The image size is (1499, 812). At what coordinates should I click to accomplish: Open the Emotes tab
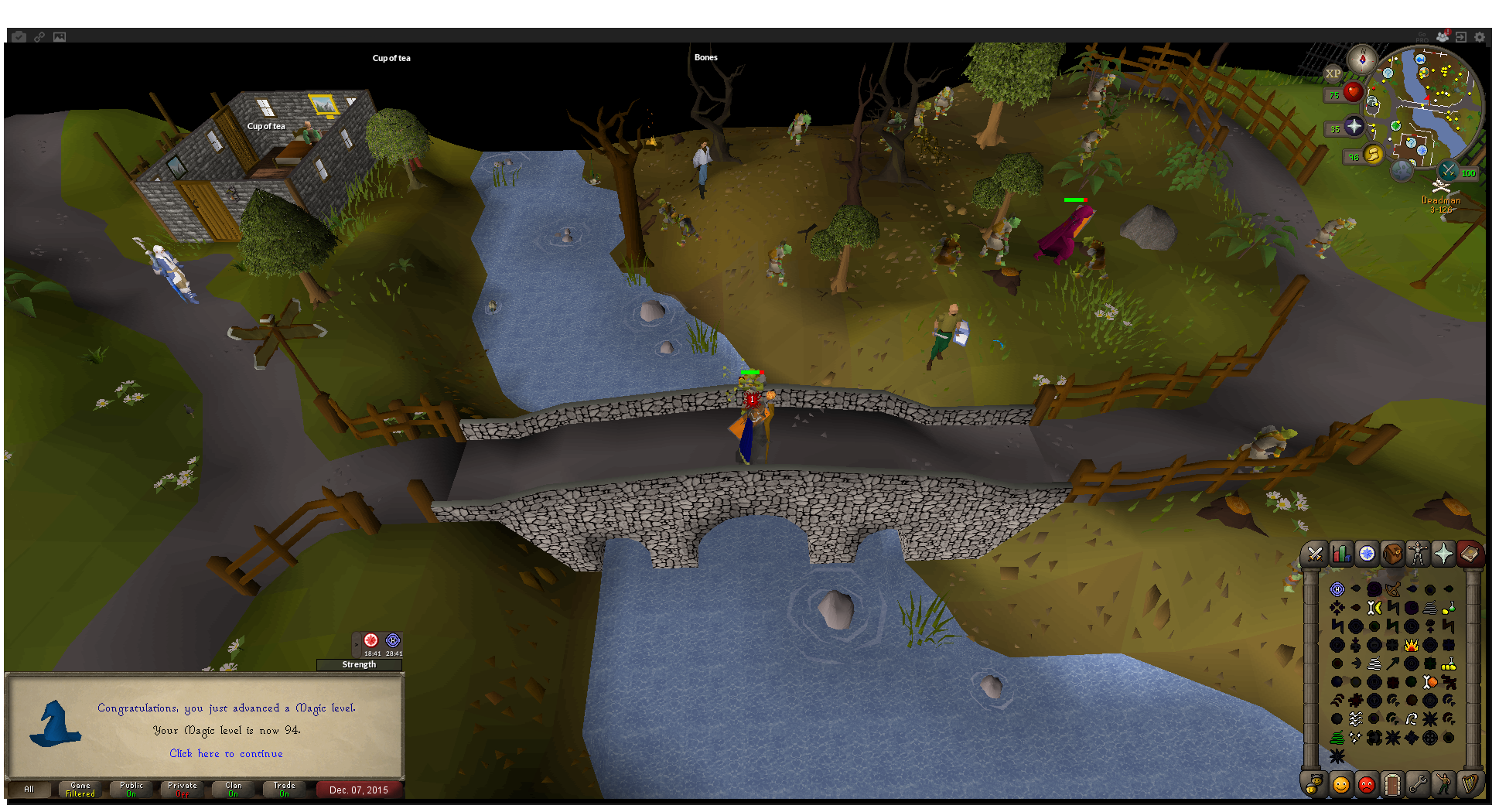click(1443, 784)
